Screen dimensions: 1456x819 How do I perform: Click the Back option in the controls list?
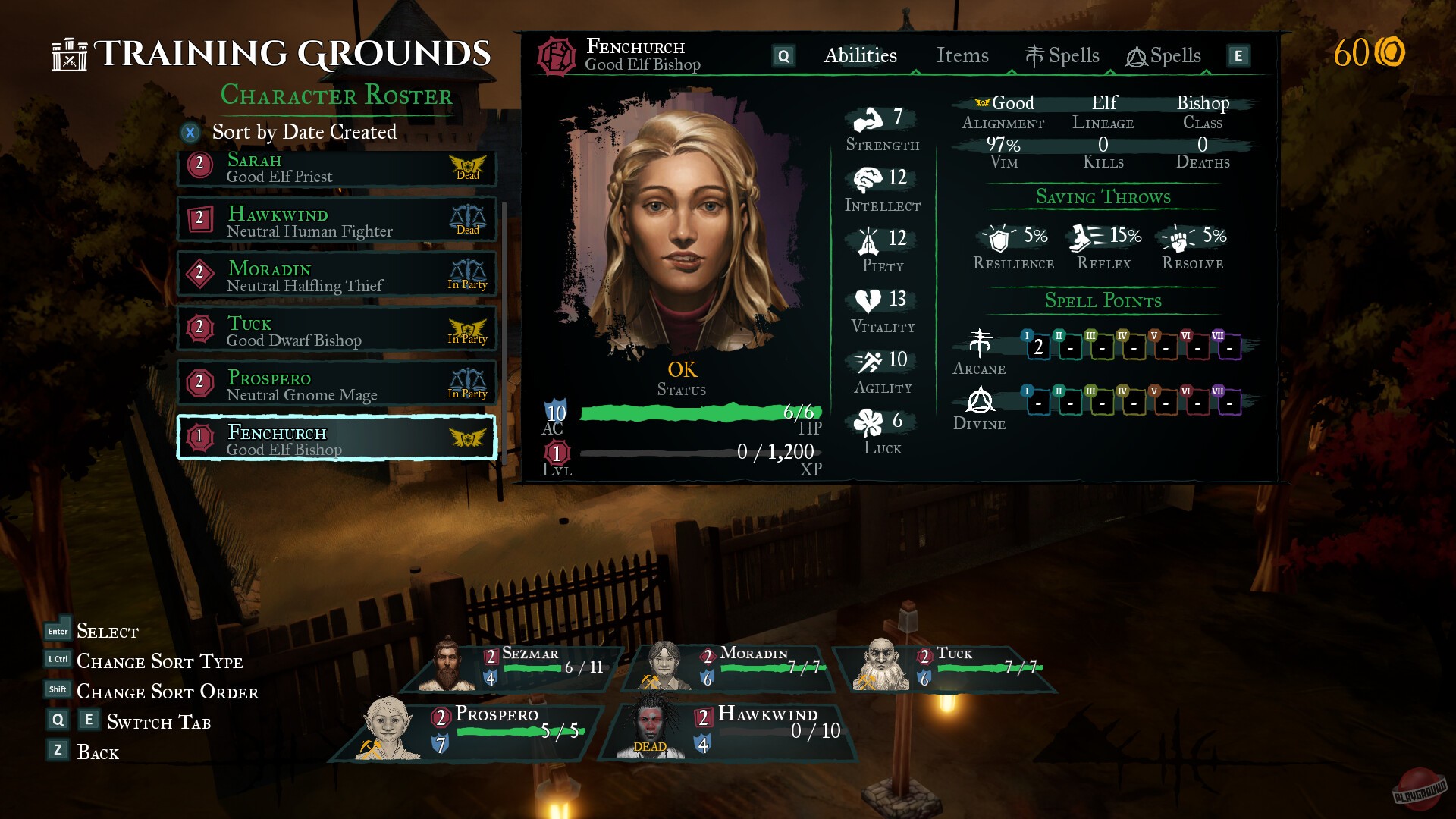pos(98,752)
